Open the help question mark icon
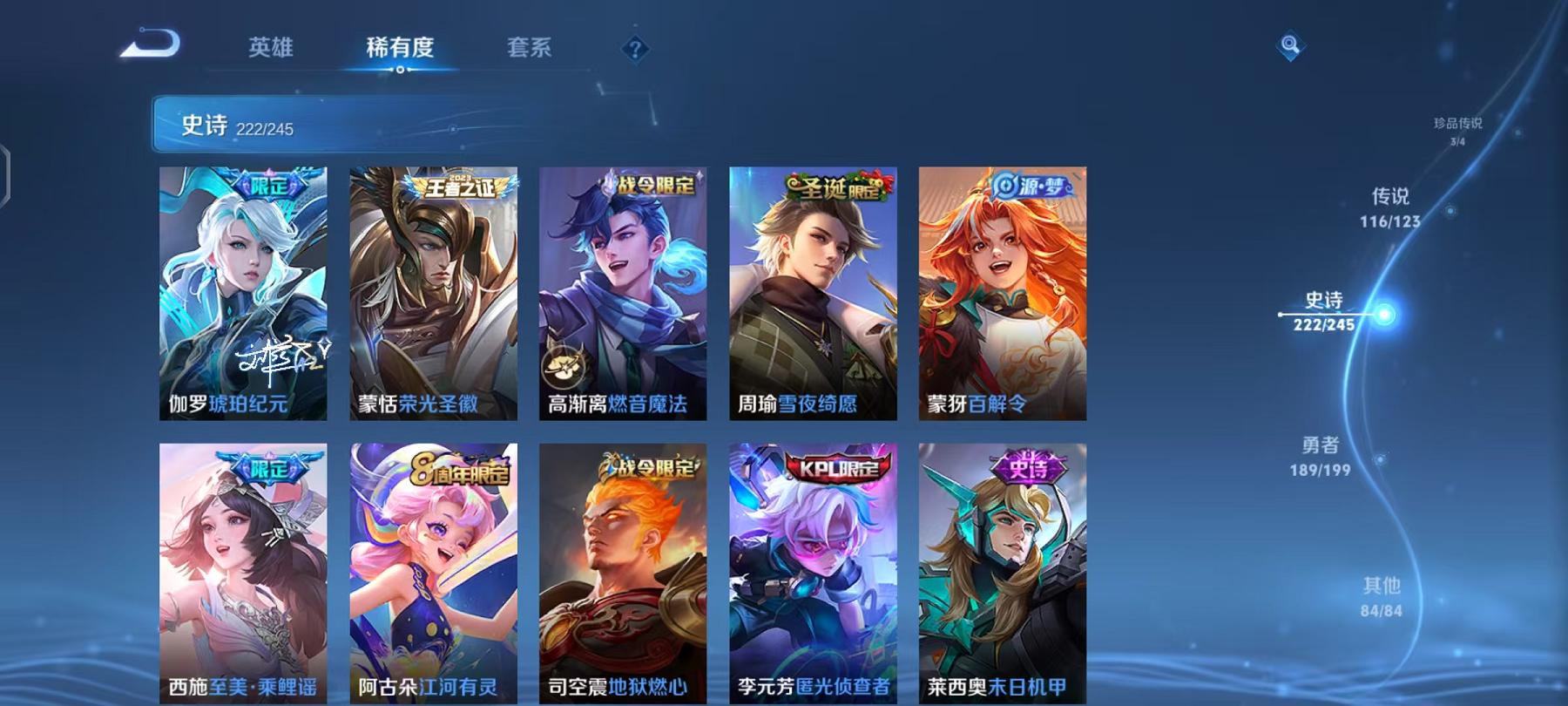The image size is (1568, 706). [637, 50]
